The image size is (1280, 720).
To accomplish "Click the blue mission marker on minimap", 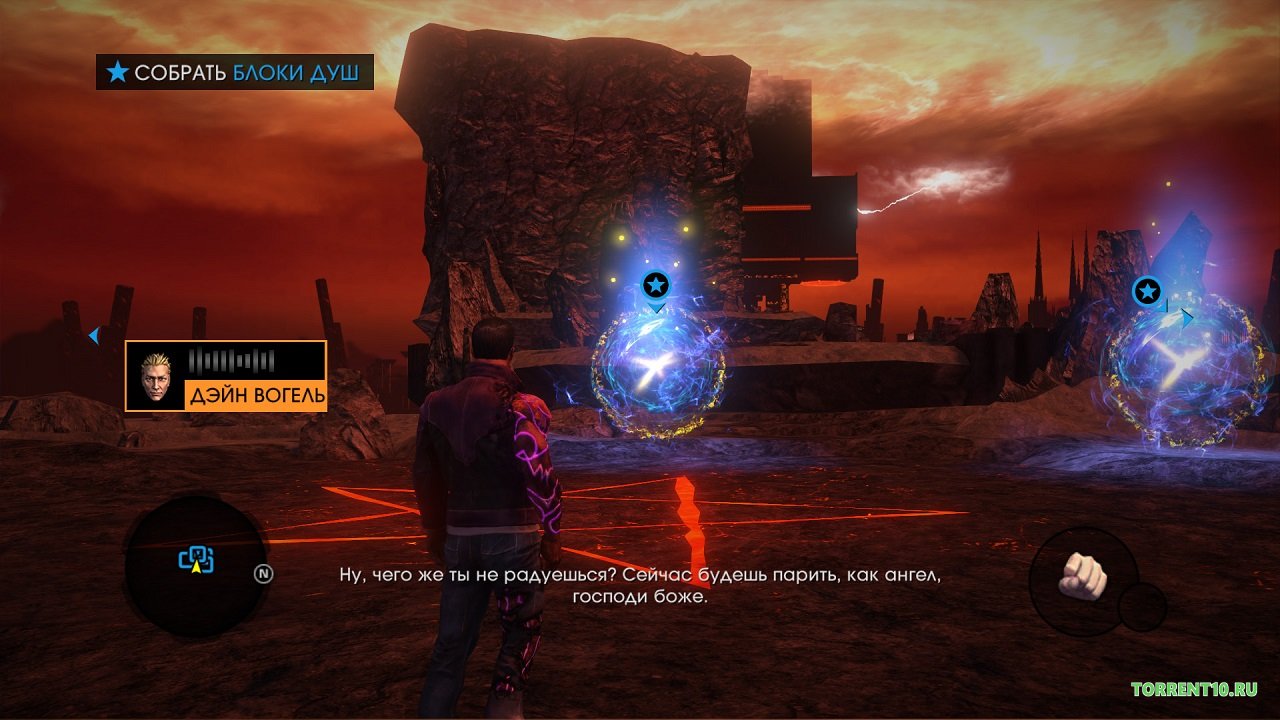I will pyautogui.click(x=197, y=558).
